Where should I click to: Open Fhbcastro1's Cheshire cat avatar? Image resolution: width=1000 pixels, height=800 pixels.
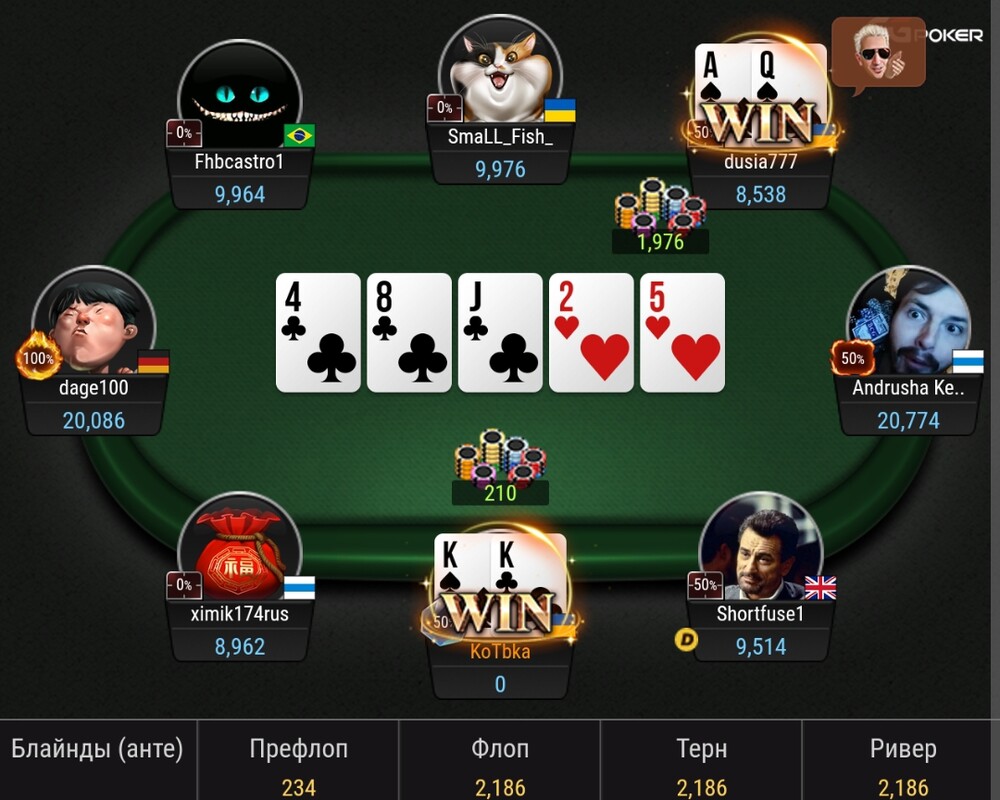coord(240,97)
